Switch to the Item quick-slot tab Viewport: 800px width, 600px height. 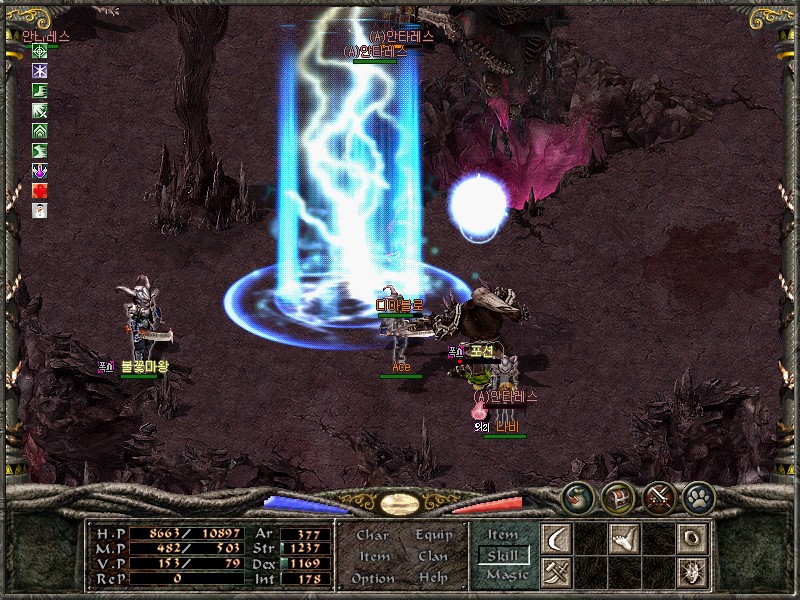[502, 536]
